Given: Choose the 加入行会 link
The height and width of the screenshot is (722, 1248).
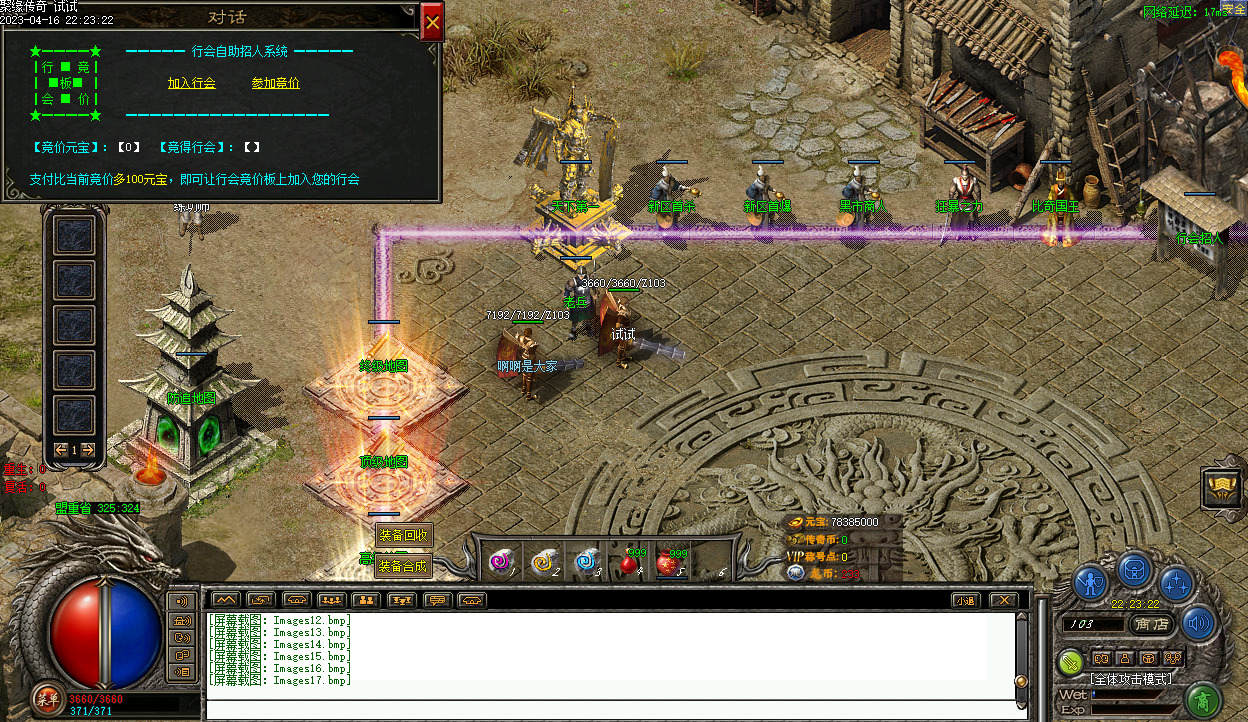Looking at the screenshot, I should point(192,83).
